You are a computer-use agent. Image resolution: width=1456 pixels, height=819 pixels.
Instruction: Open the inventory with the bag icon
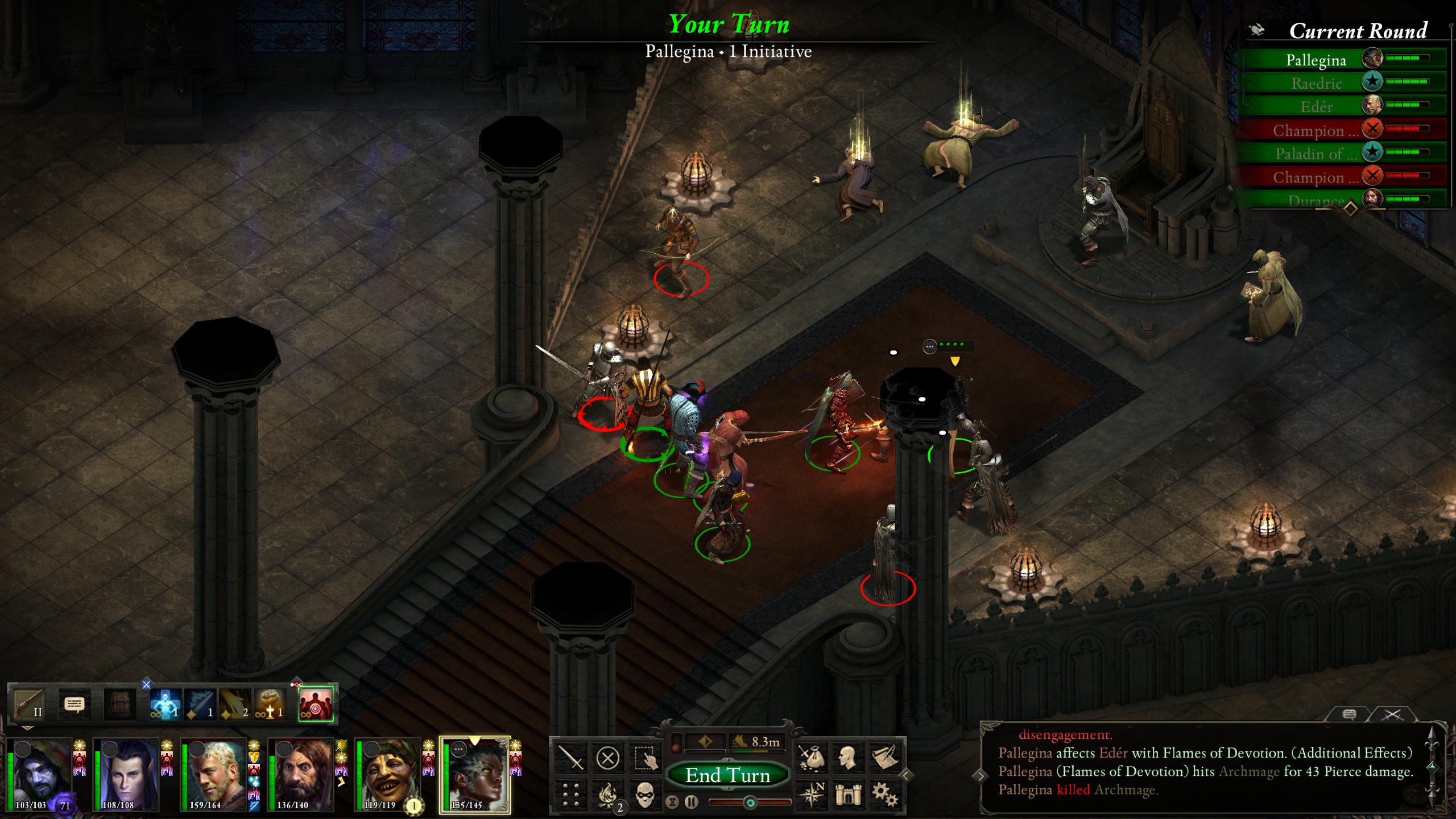pos(813,758)
